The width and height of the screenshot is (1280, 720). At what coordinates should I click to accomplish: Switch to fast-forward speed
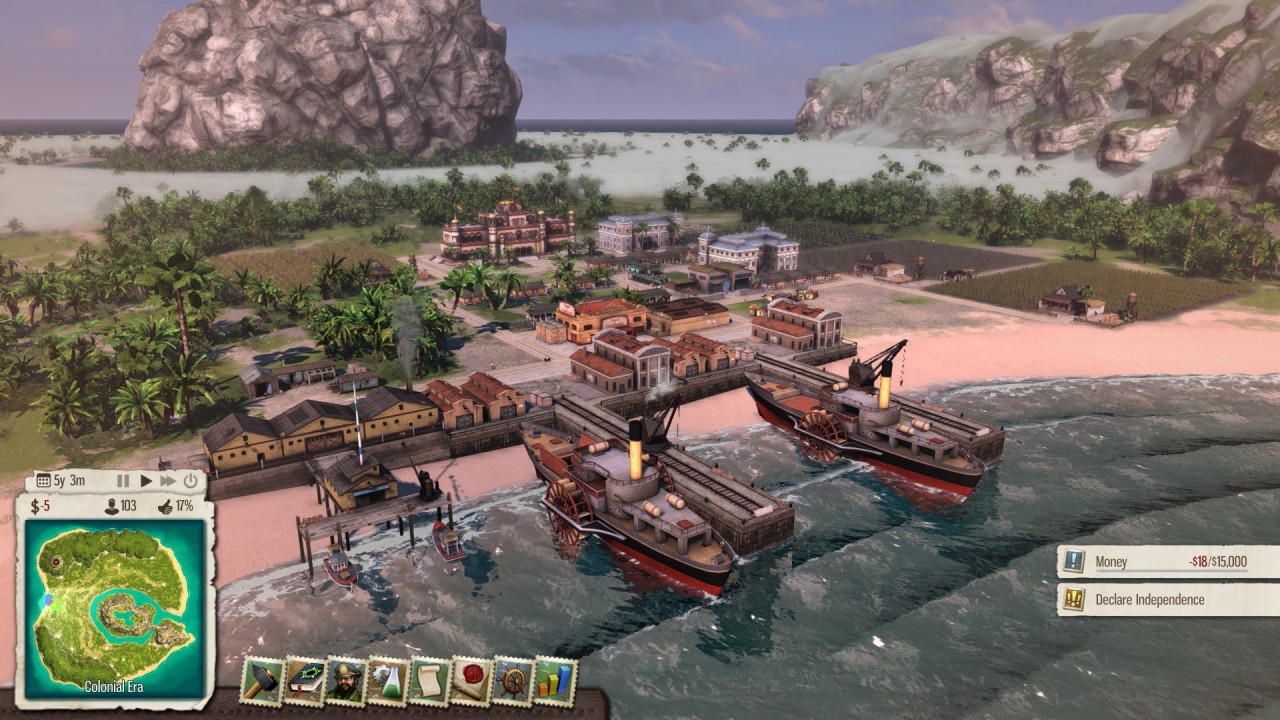point(168,481)
